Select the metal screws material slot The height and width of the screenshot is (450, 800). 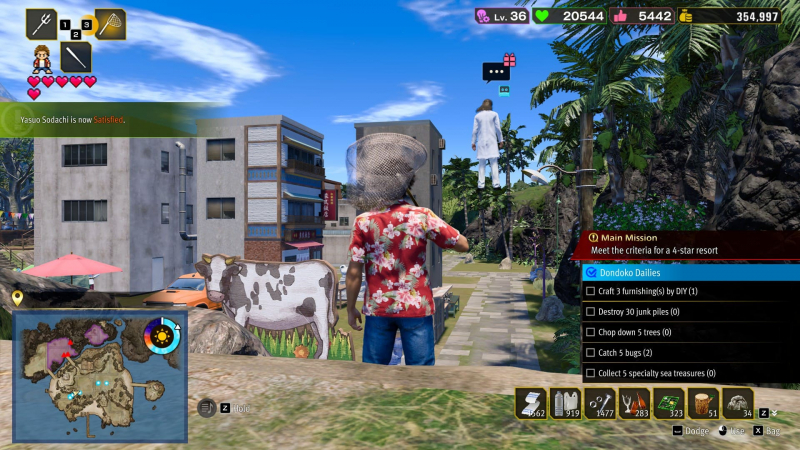600,403
